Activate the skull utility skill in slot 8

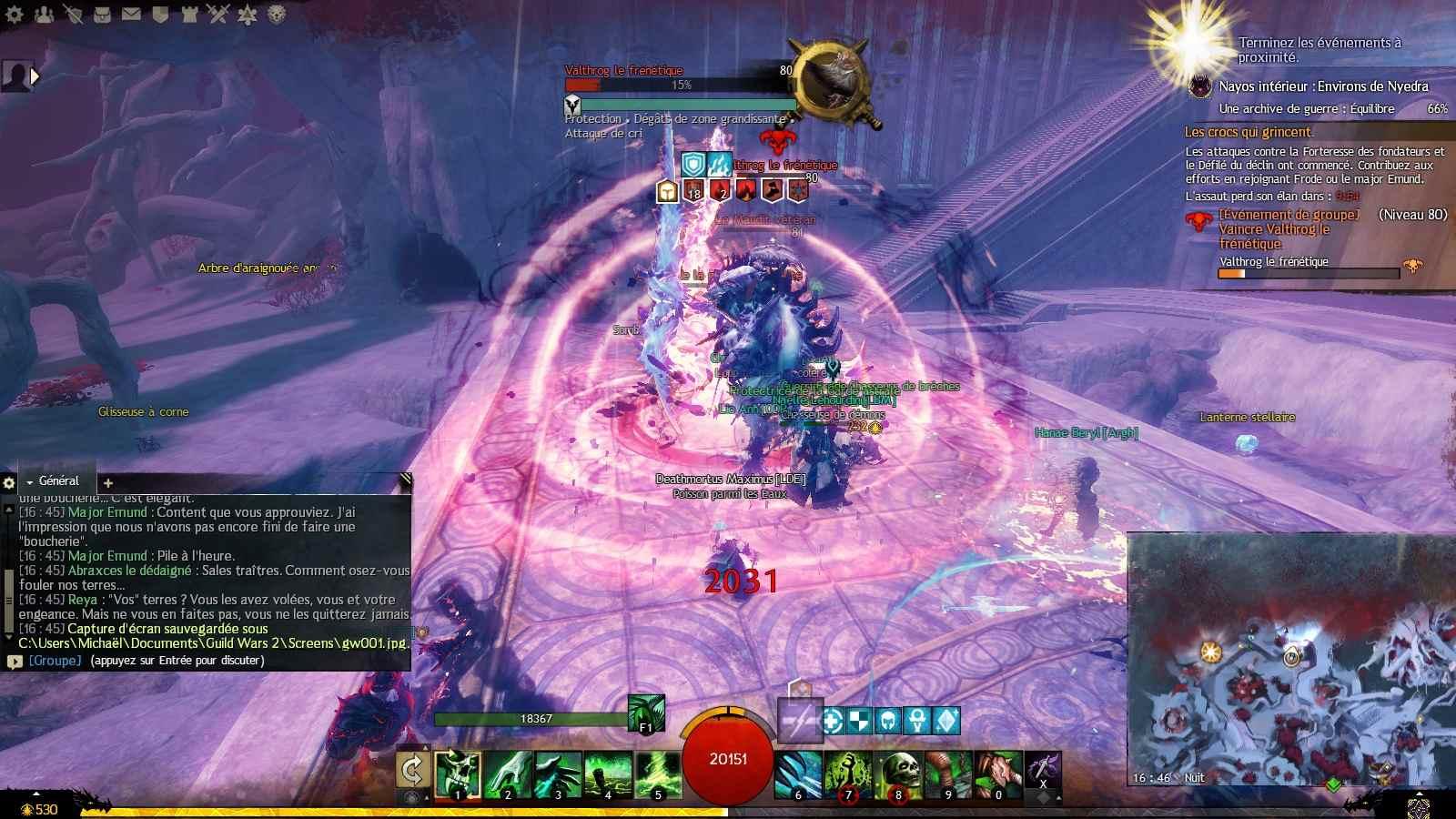pyautogui.click(x=898, y=774)
